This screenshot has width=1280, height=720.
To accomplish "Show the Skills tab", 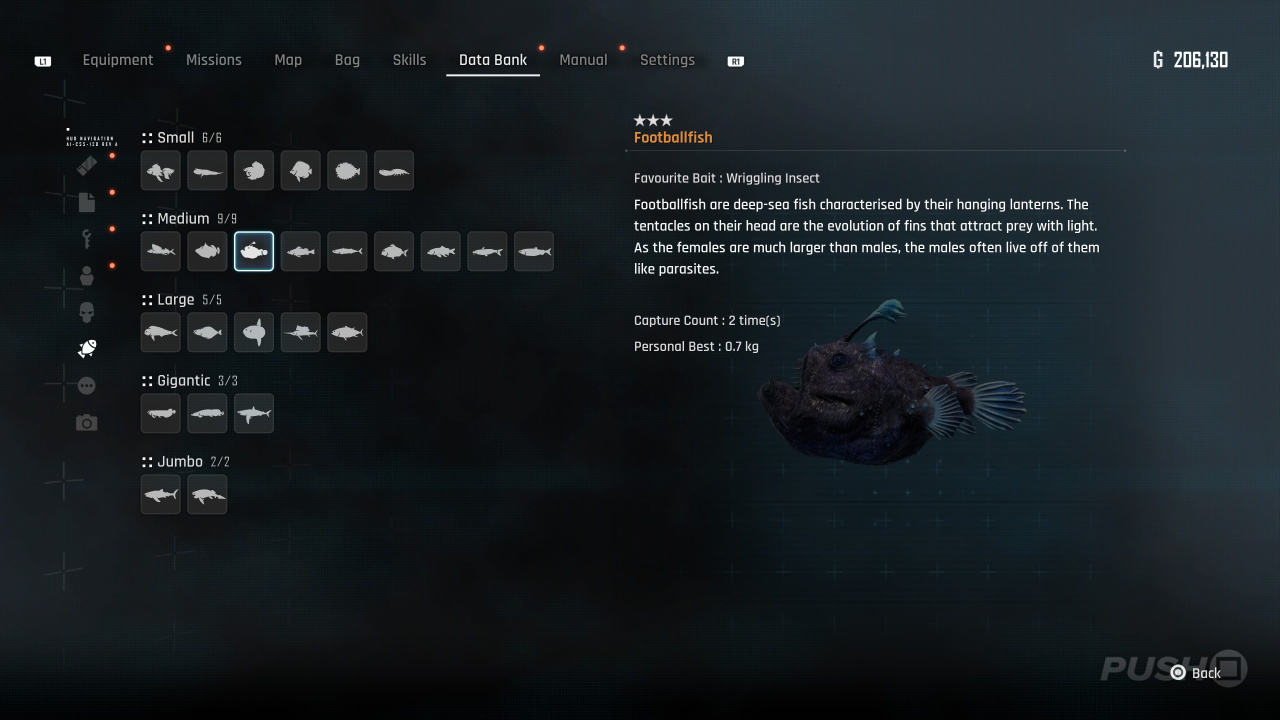I will click(409, 60).
